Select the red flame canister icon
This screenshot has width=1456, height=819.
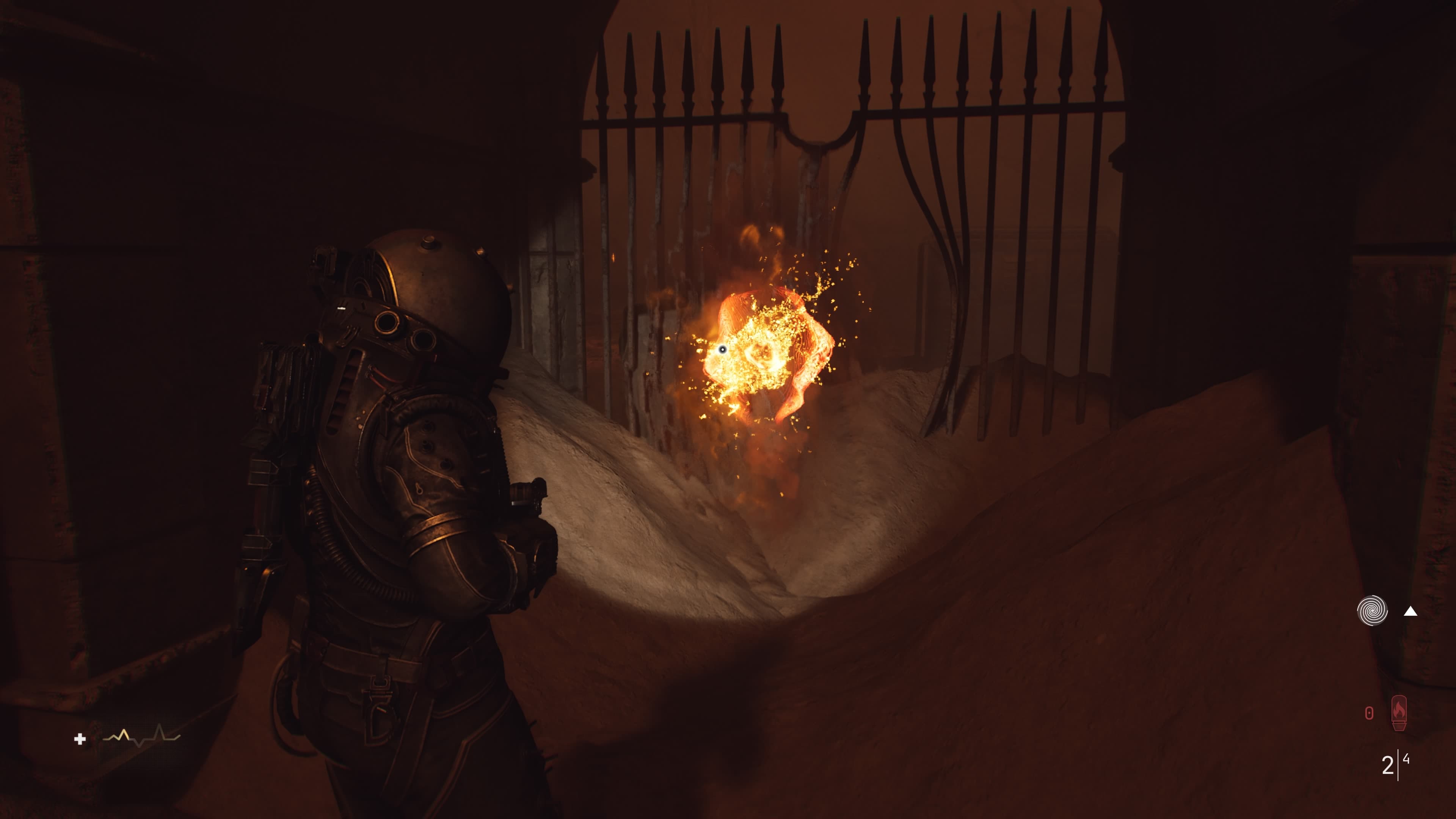tap(1398, 713)
